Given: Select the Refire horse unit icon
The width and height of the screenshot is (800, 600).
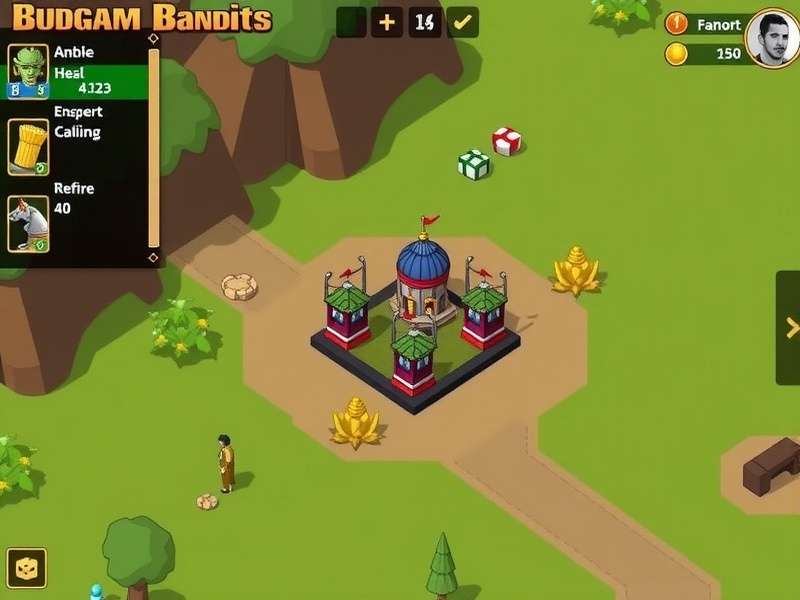Looking at the screenshot, I should tap(28, 222).
